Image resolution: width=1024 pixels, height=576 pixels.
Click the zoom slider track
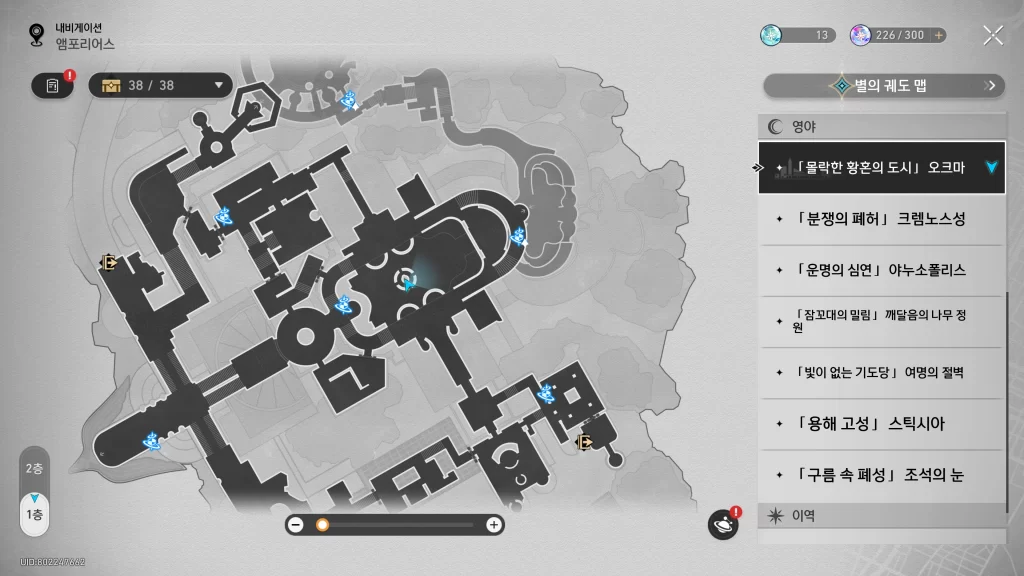[x=400, y=524]
